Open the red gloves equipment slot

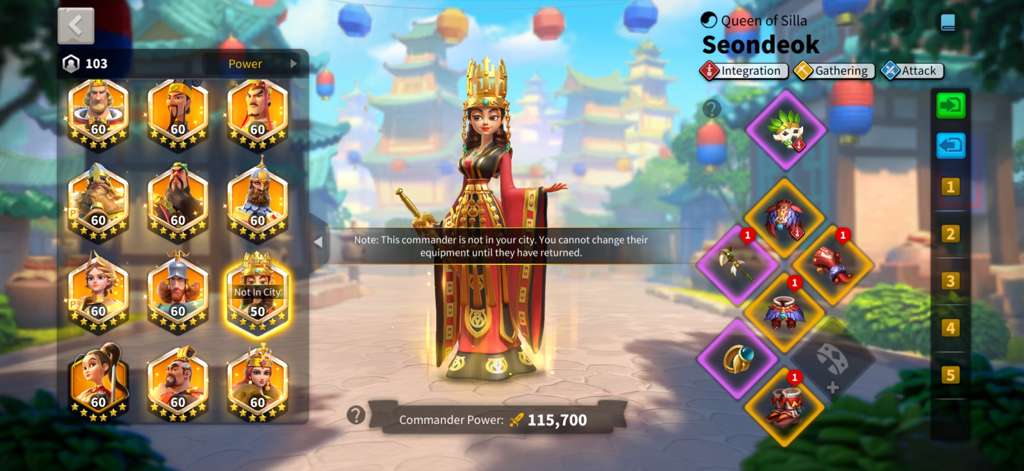click(x=832, y=264)
